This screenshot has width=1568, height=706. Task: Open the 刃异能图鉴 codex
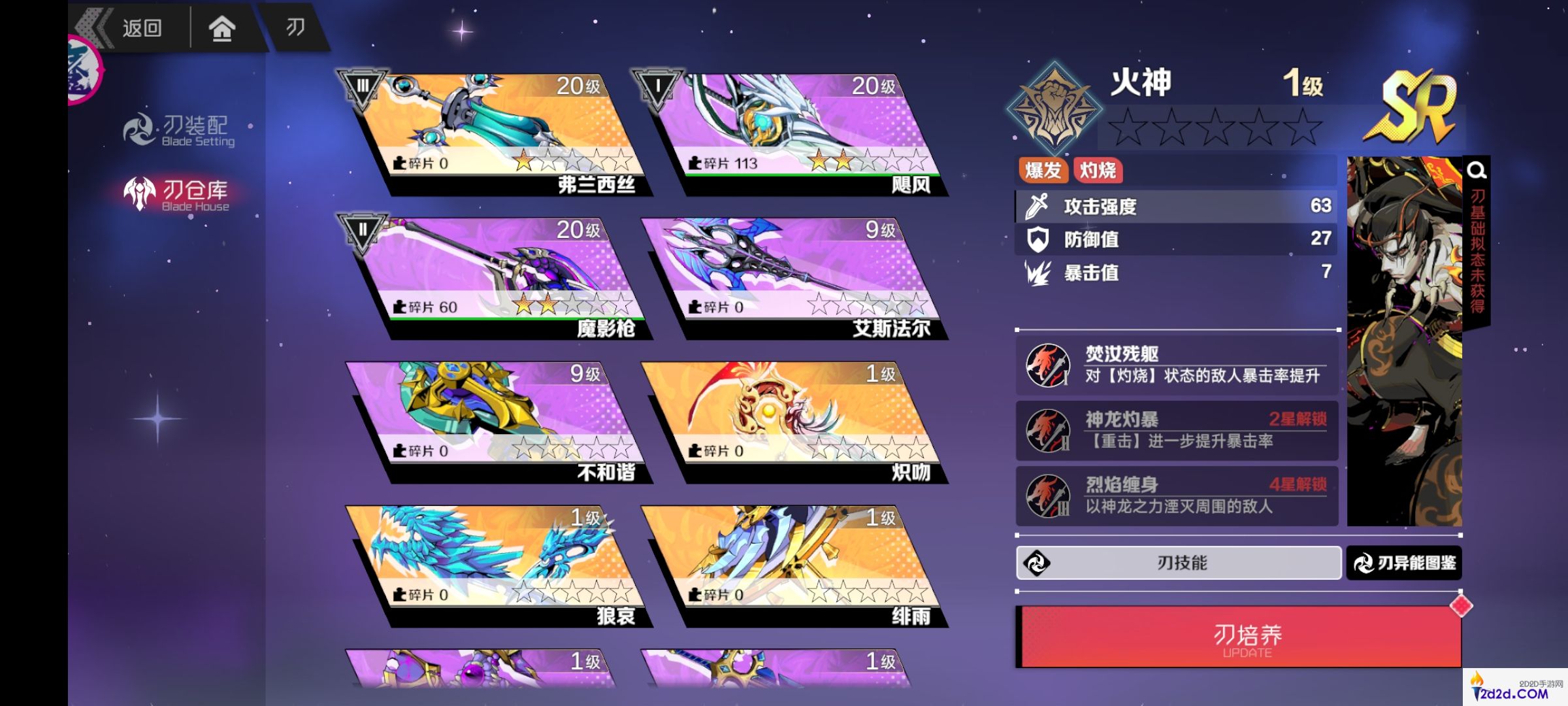(1404, 563)
